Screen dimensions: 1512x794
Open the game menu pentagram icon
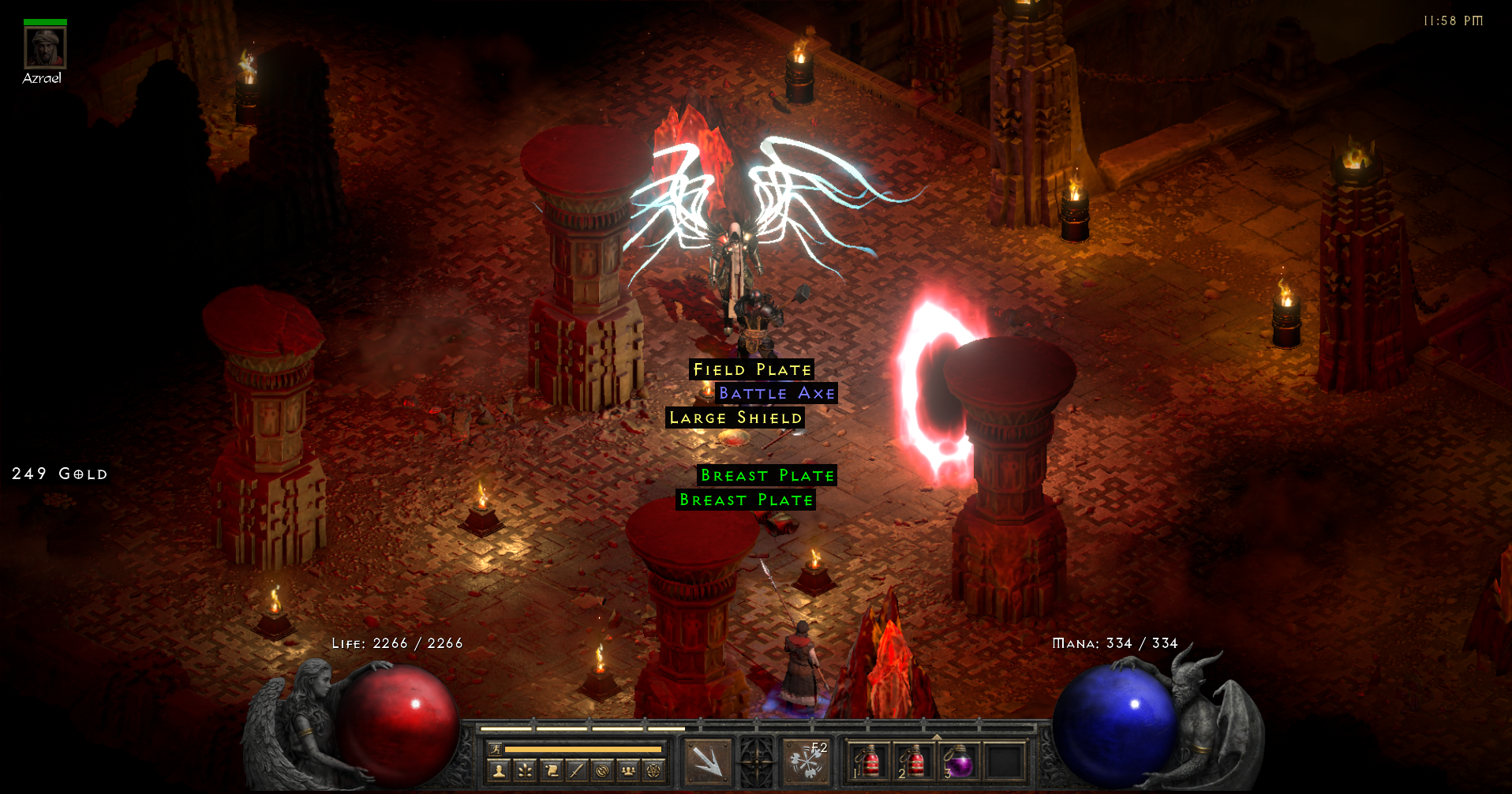click(653, 771)
